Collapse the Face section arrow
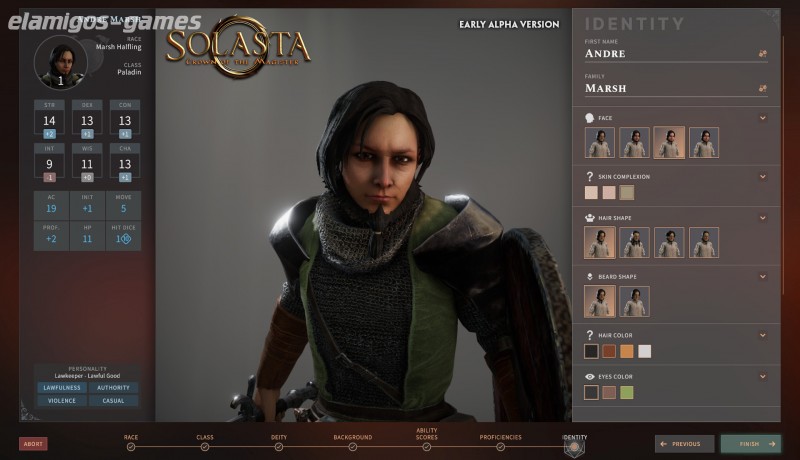Image resolution: width=800 pixels, height=460 pixels. tap(763, 118)
